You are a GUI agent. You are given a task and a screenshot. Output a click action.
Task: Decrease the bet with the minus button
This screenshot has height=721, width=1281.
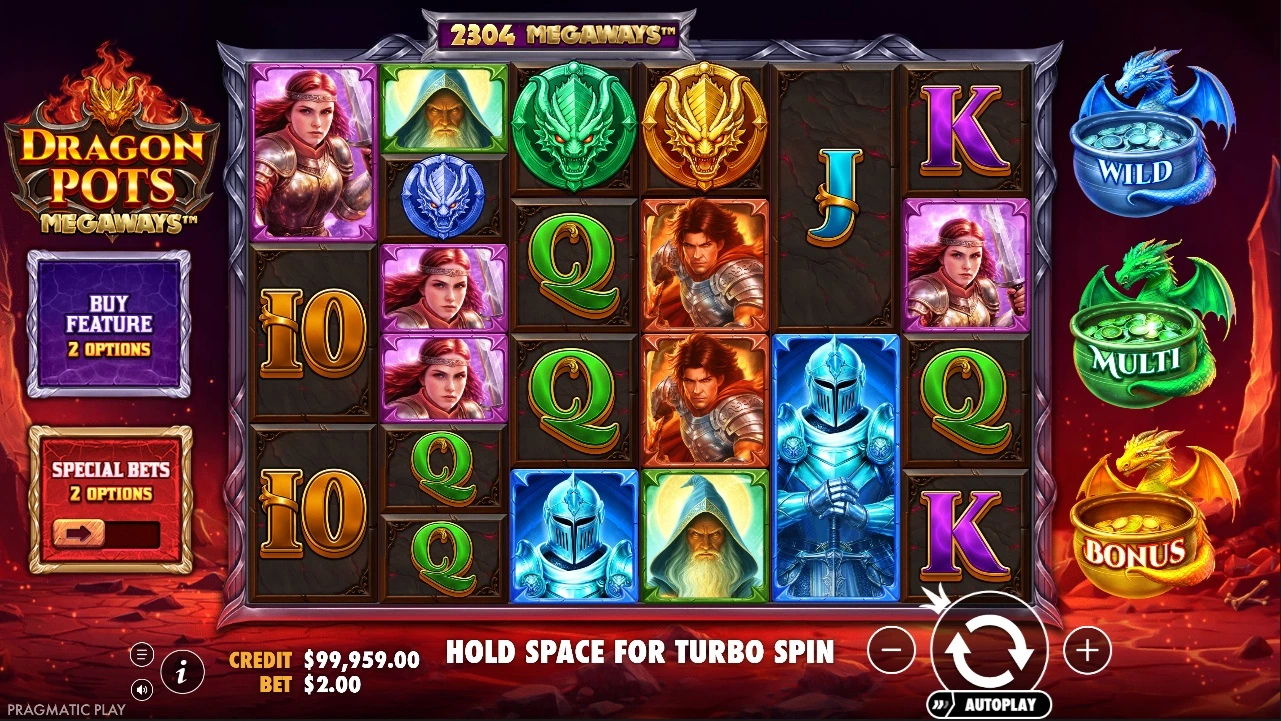[x=891, y=651]
